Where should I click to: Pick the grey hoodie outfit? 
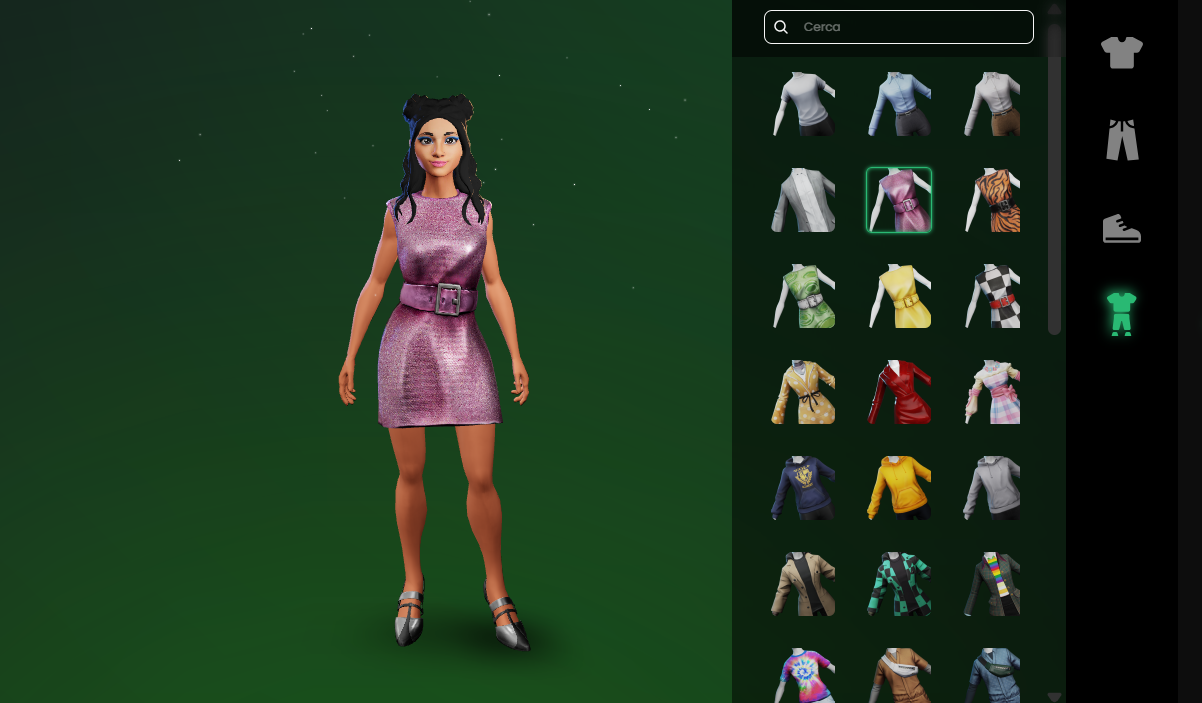point(995,488)
